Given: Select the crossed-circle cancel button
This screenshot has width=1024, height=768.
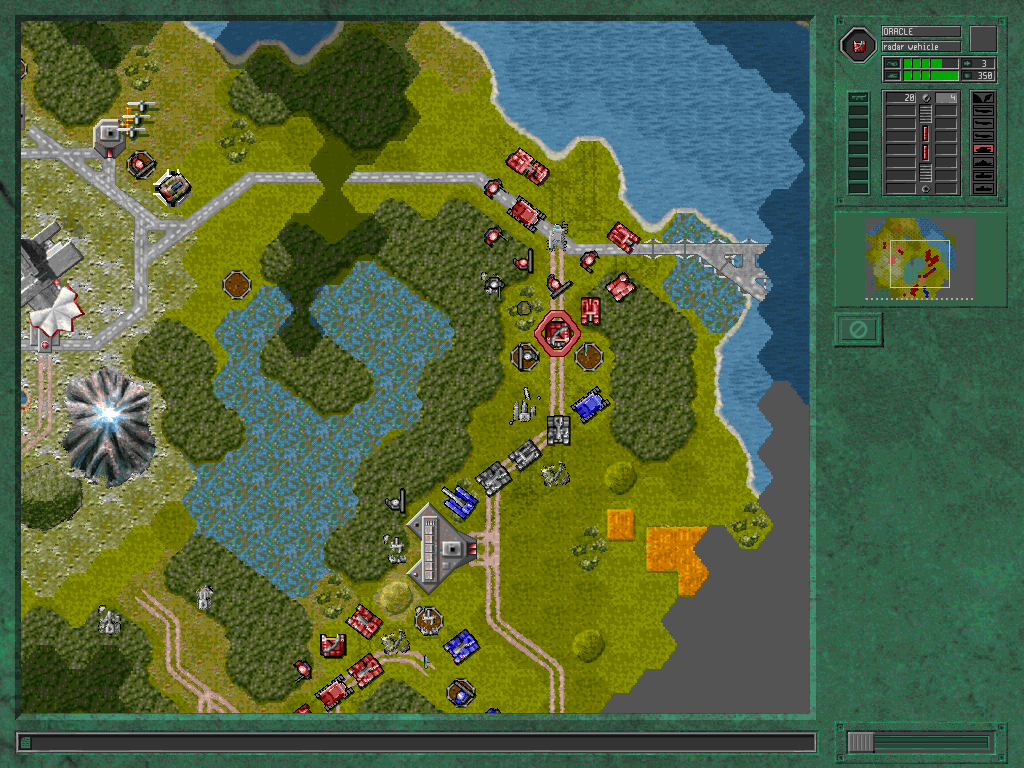Looking at the screenshot, I should [x=856, y=328].
